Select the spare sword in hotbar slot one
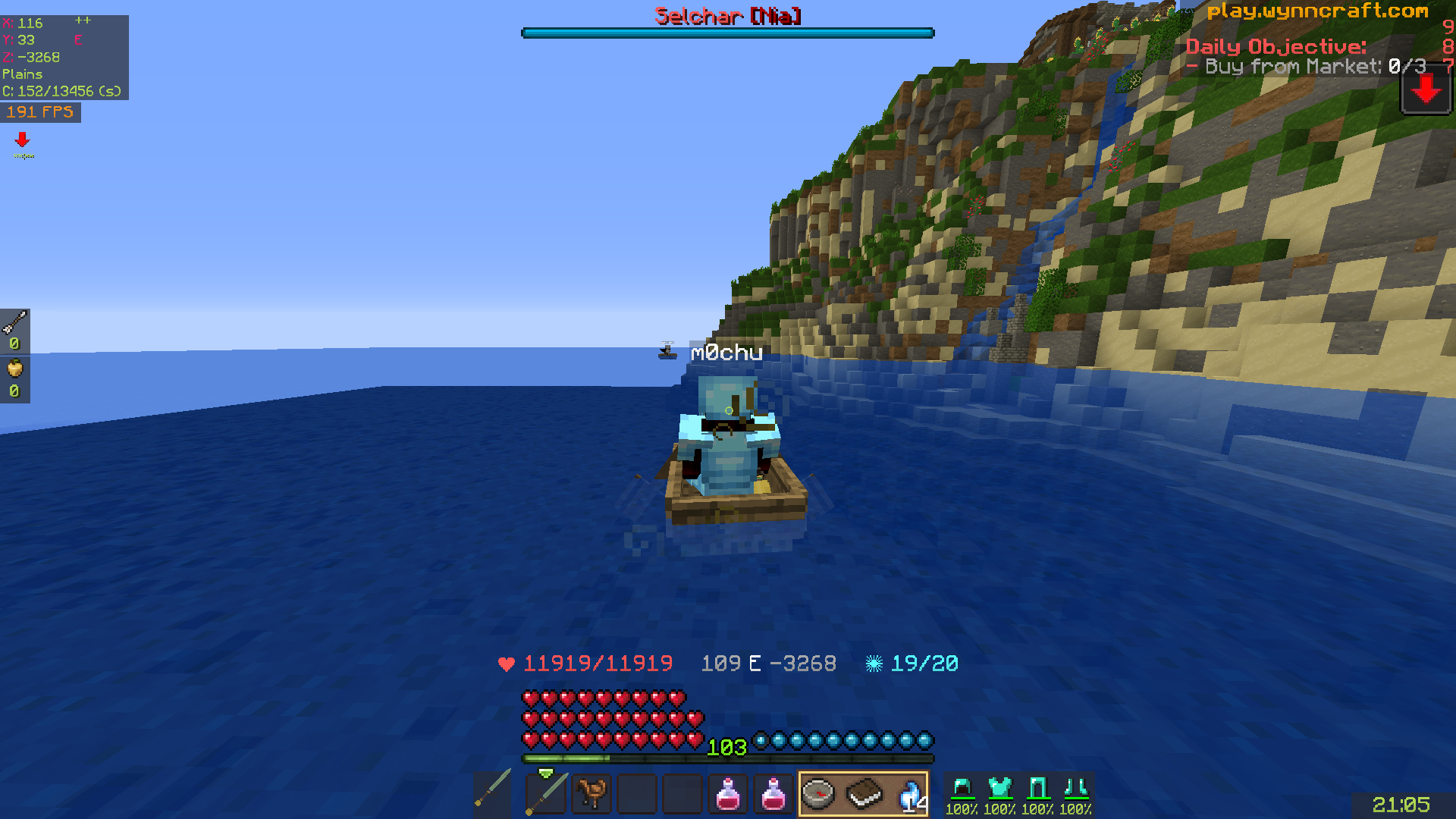Image resolution: width=1456 pixels, height=819 pixels. [x=494, y=794]
